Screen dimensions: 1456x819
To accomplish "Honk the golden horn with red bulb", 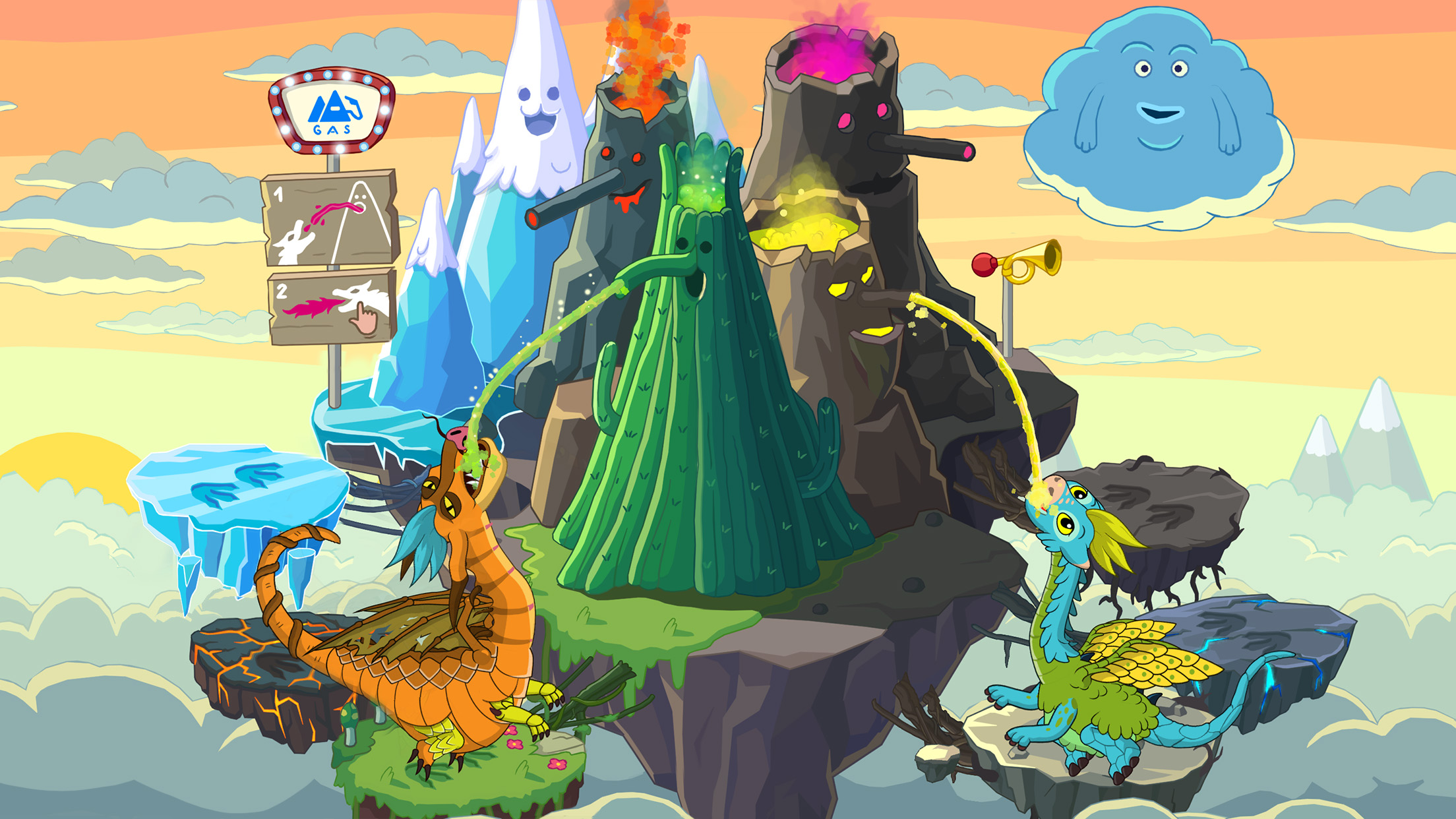I will click(x=1018, y=262).
